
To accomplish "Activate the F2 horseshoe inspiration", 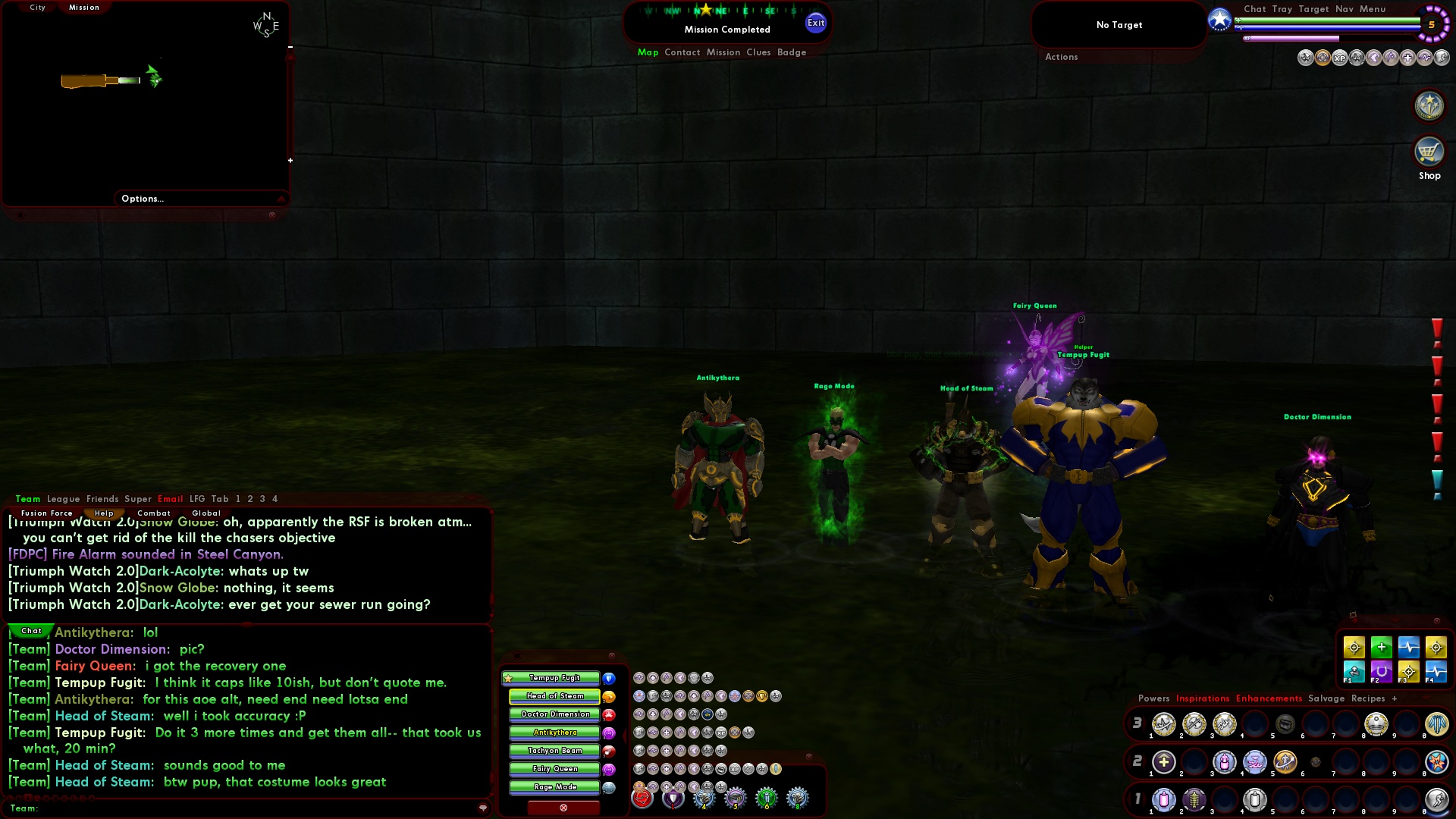I will (1382, 671).
